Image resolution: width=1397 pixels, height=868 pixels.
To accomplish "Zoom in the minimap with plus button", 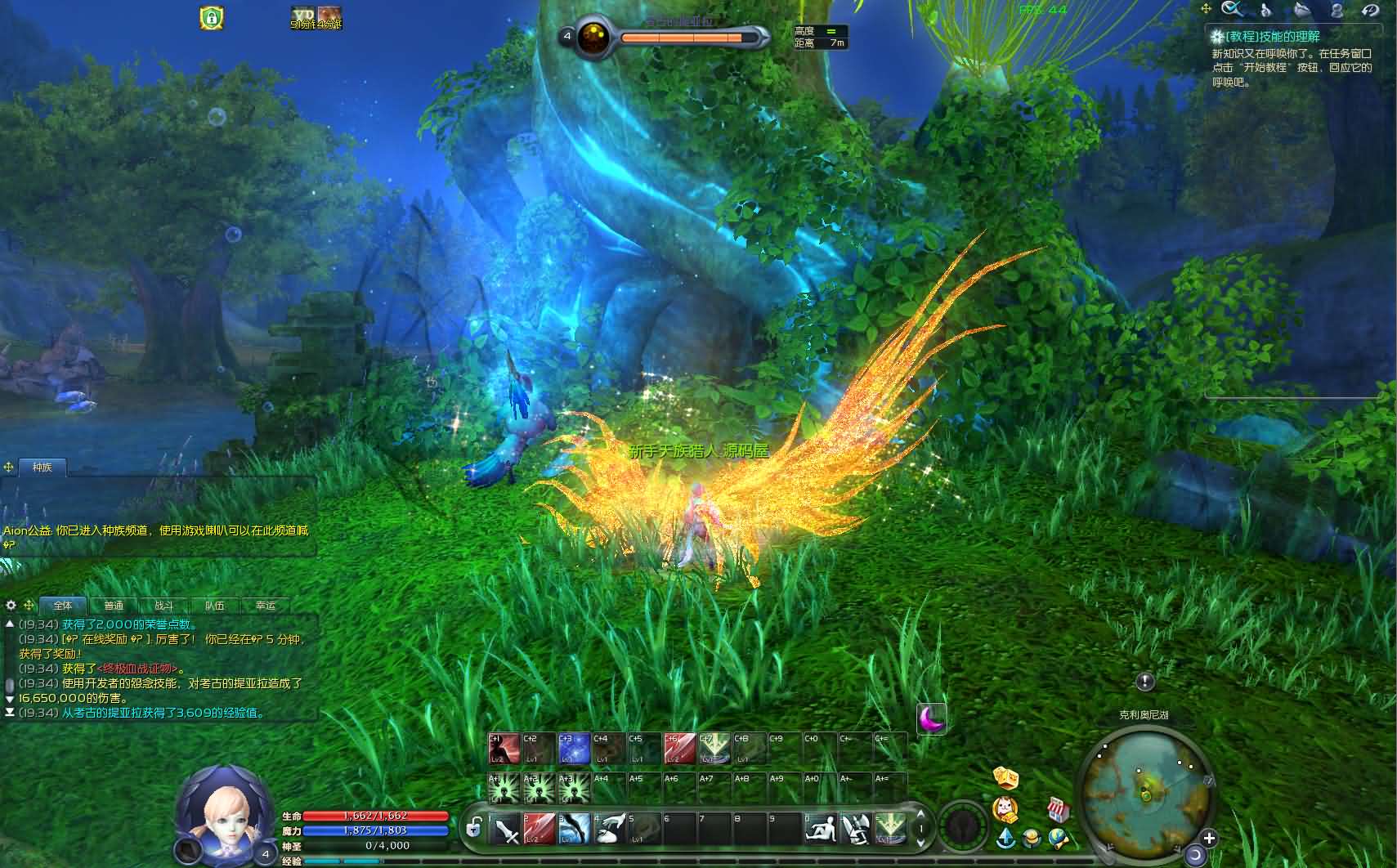I will click(1209, 838).
